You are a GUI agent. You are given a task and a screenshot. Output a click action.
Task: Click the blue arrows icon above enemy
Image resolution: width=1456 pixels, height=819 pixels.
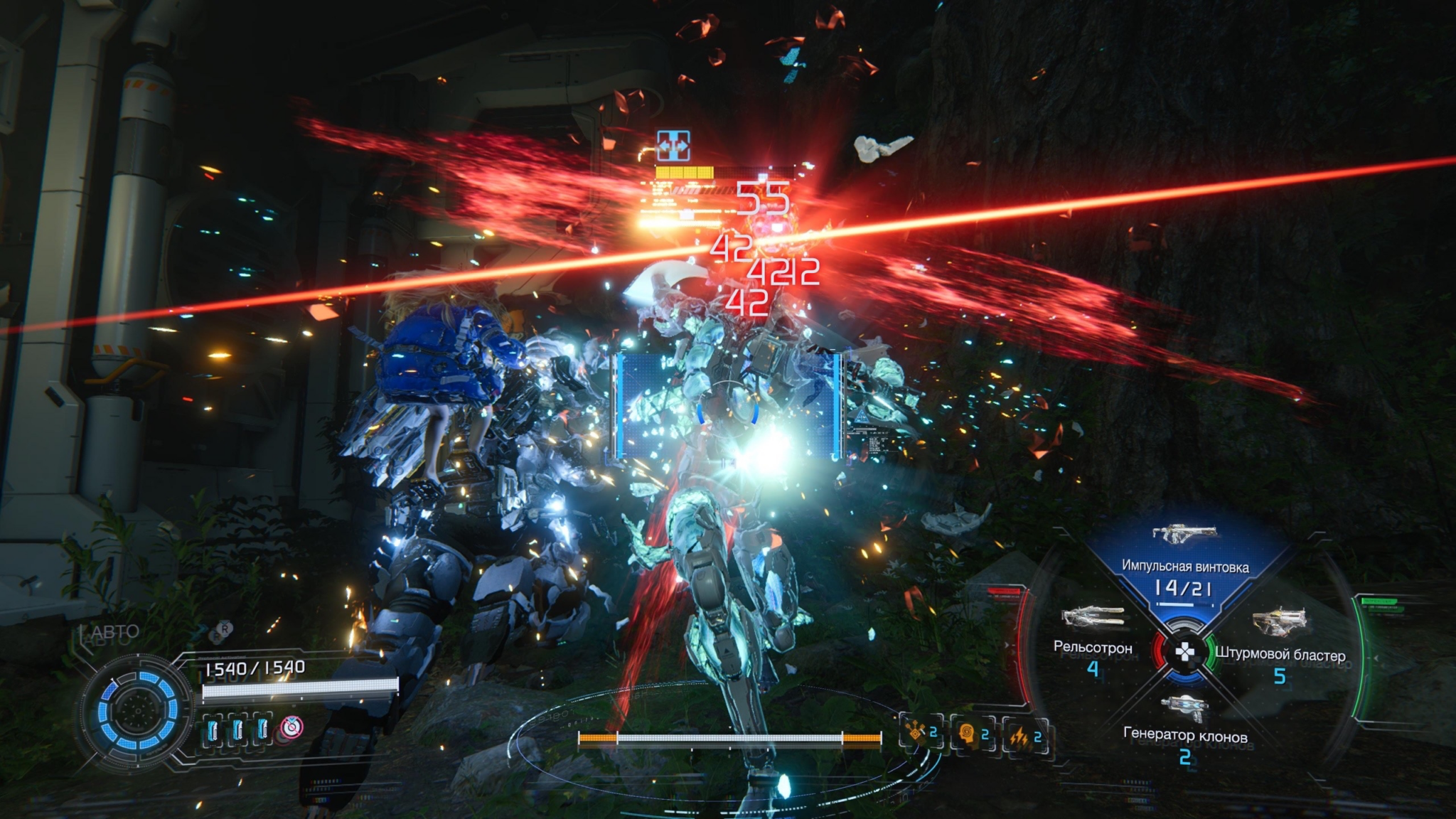pos(673,146)
